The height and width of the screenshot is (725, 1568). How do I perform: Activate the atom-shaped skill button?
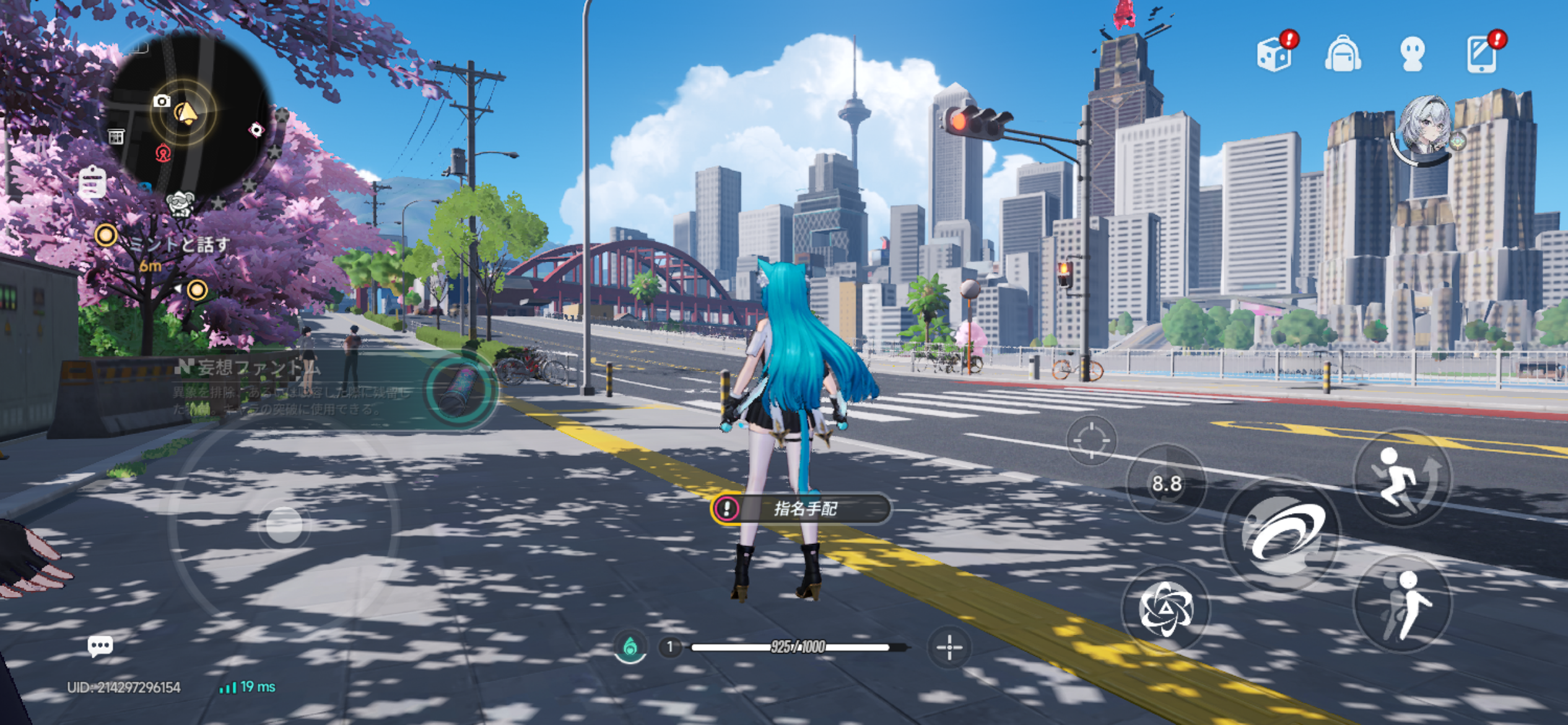click(x=1166, y=609)
